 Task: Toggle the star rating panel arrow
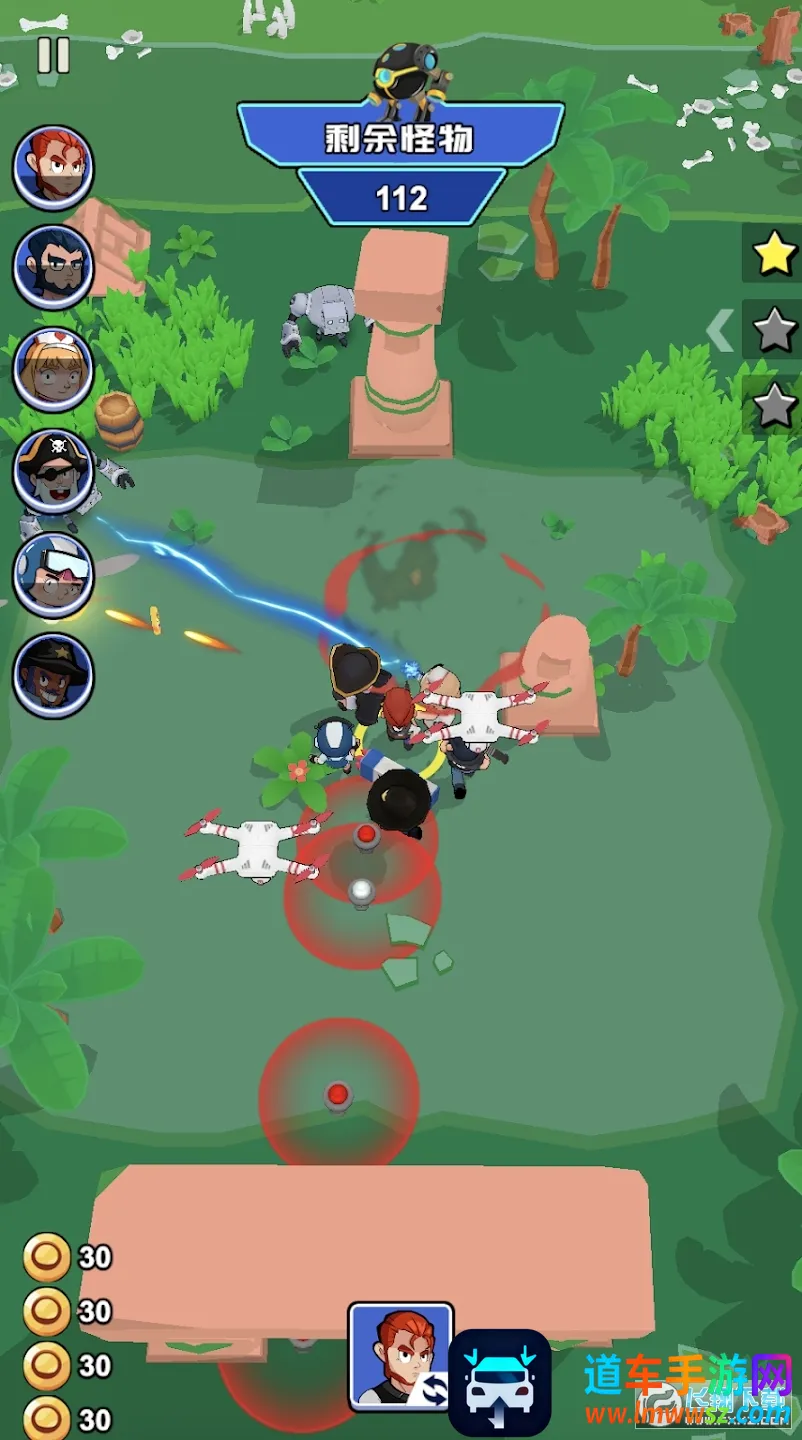pos(720,330)
